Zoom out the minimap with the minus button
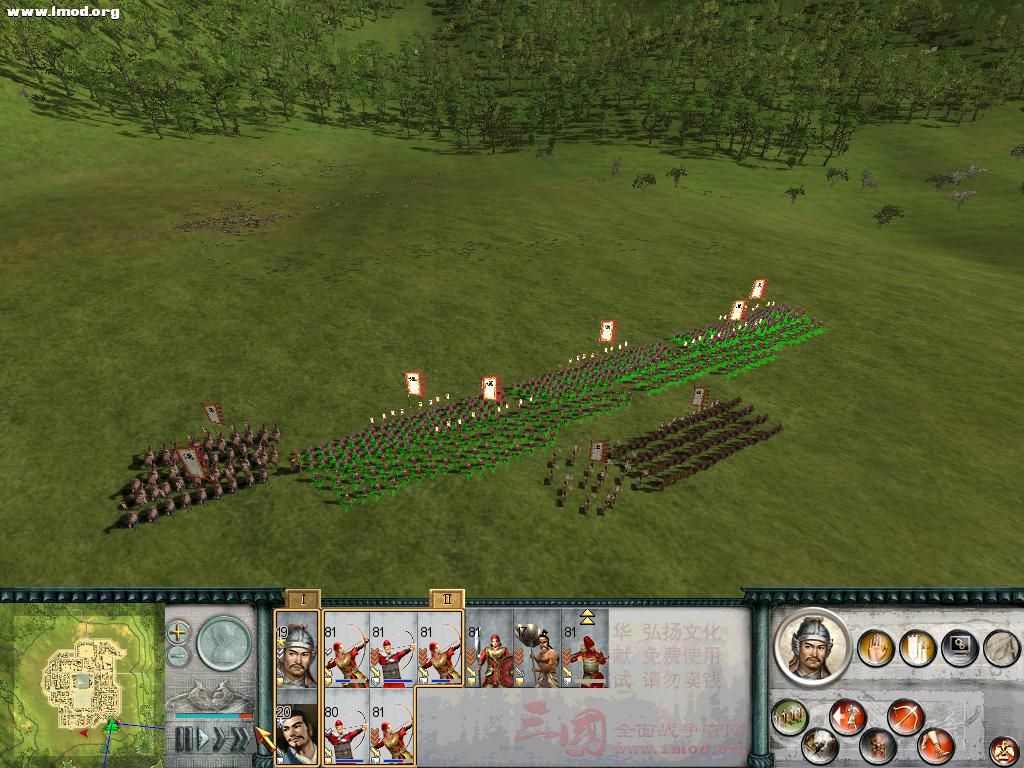This screenshot has width=1024, height=768. coord(178,657)
